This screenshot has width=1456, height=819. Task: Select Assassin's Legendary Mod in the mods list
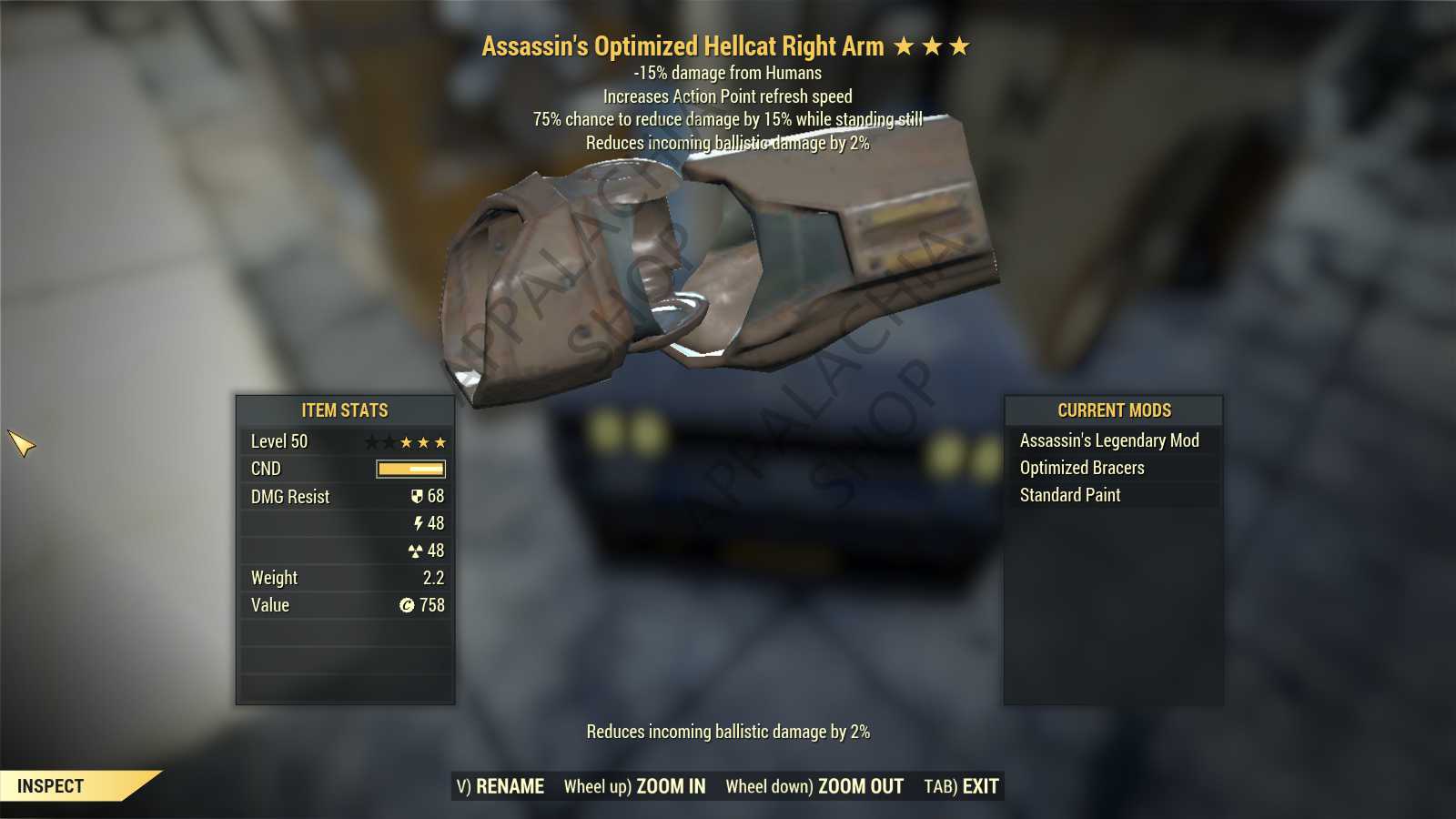click(x=1108, y=440)
